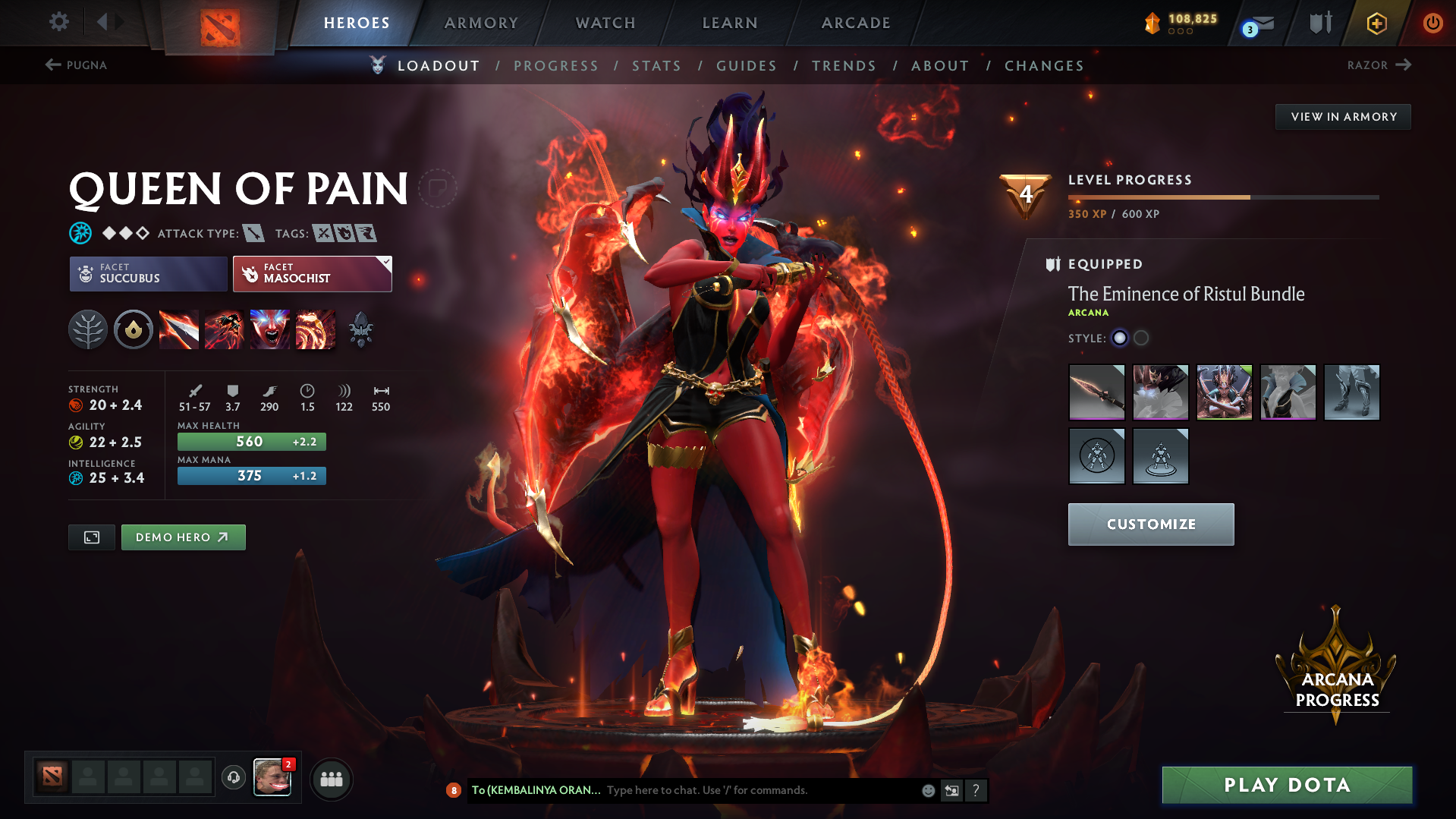Image resolution: width=1456 pixels, height=819 pixels.
Task: Select the second arcana style option
Action: pyautogui.click(x=1141, y=338)
